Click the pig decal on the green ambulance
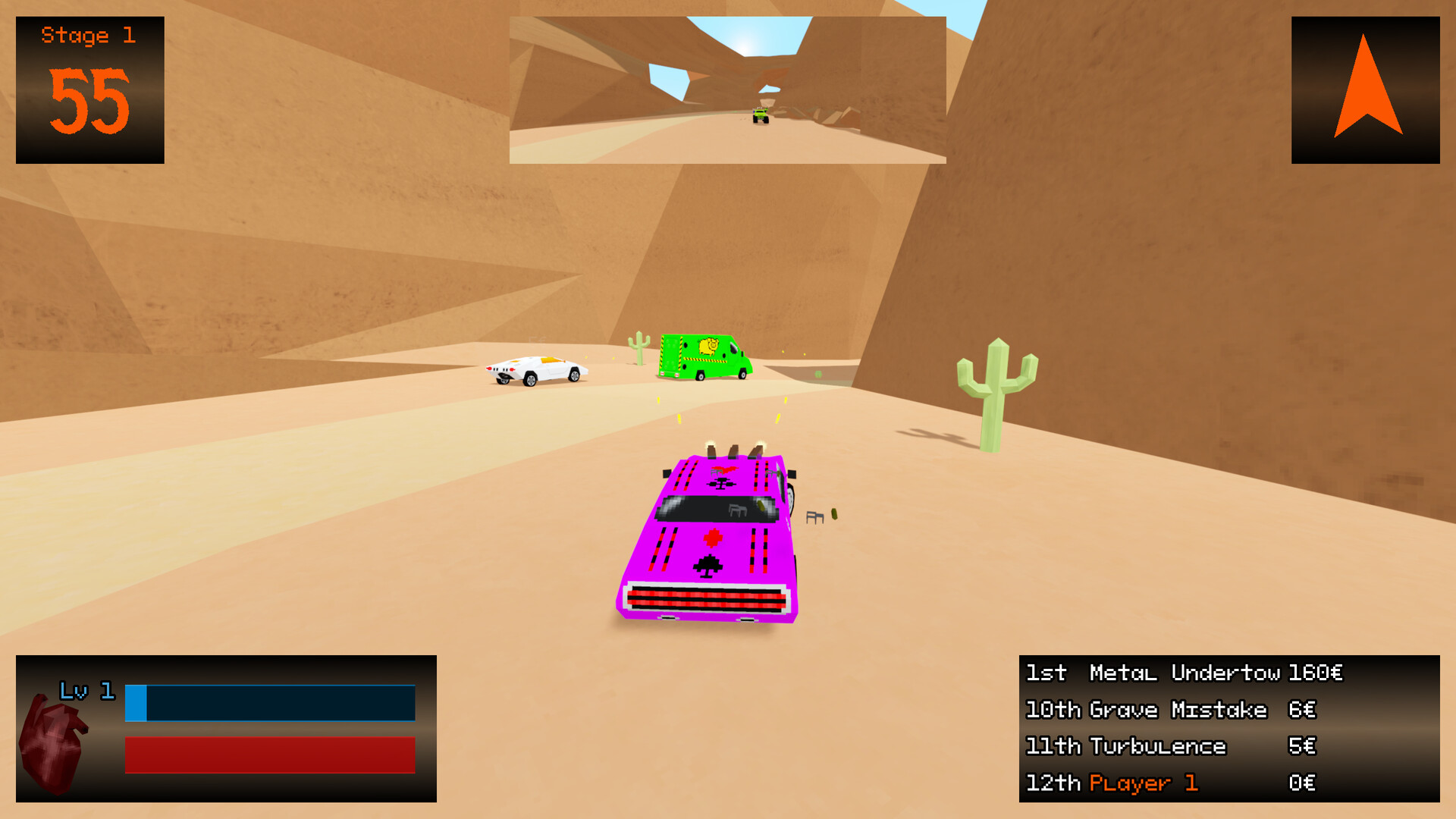The height and width of the screenshot is (819, 1456). coord(709,347)
